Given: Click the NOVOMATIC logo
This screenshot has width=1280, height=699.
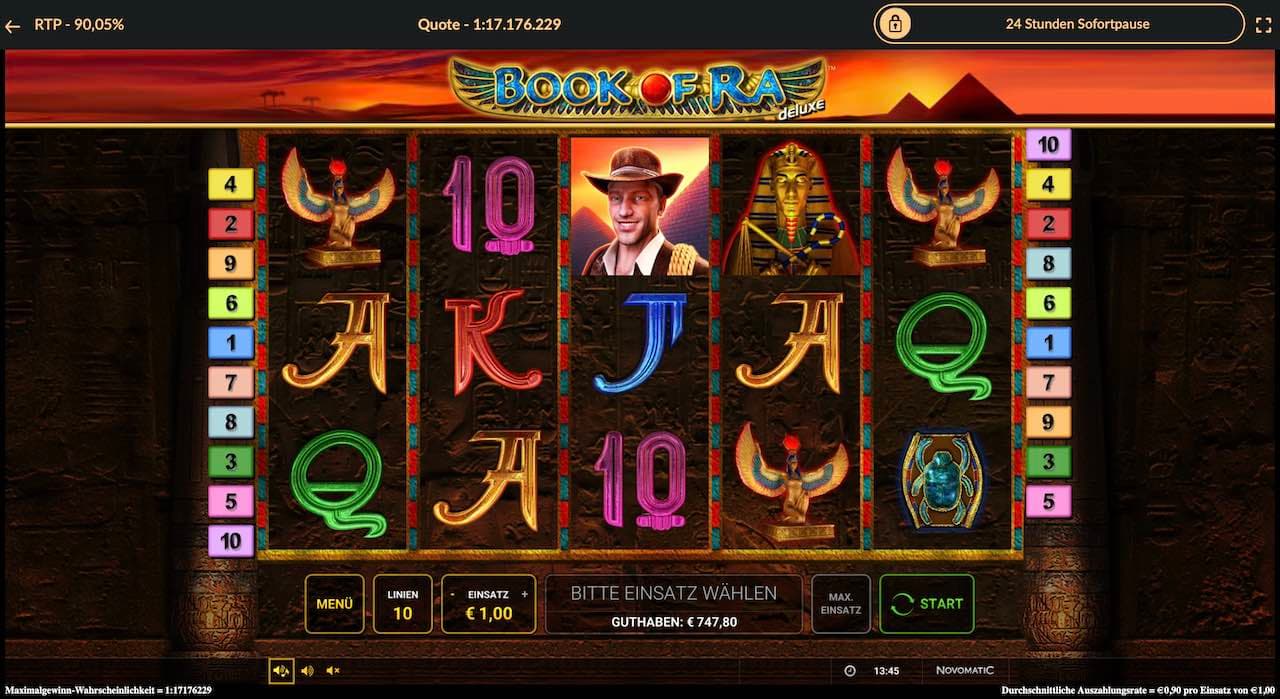Looking at the screenshot, I should point(964,671).
